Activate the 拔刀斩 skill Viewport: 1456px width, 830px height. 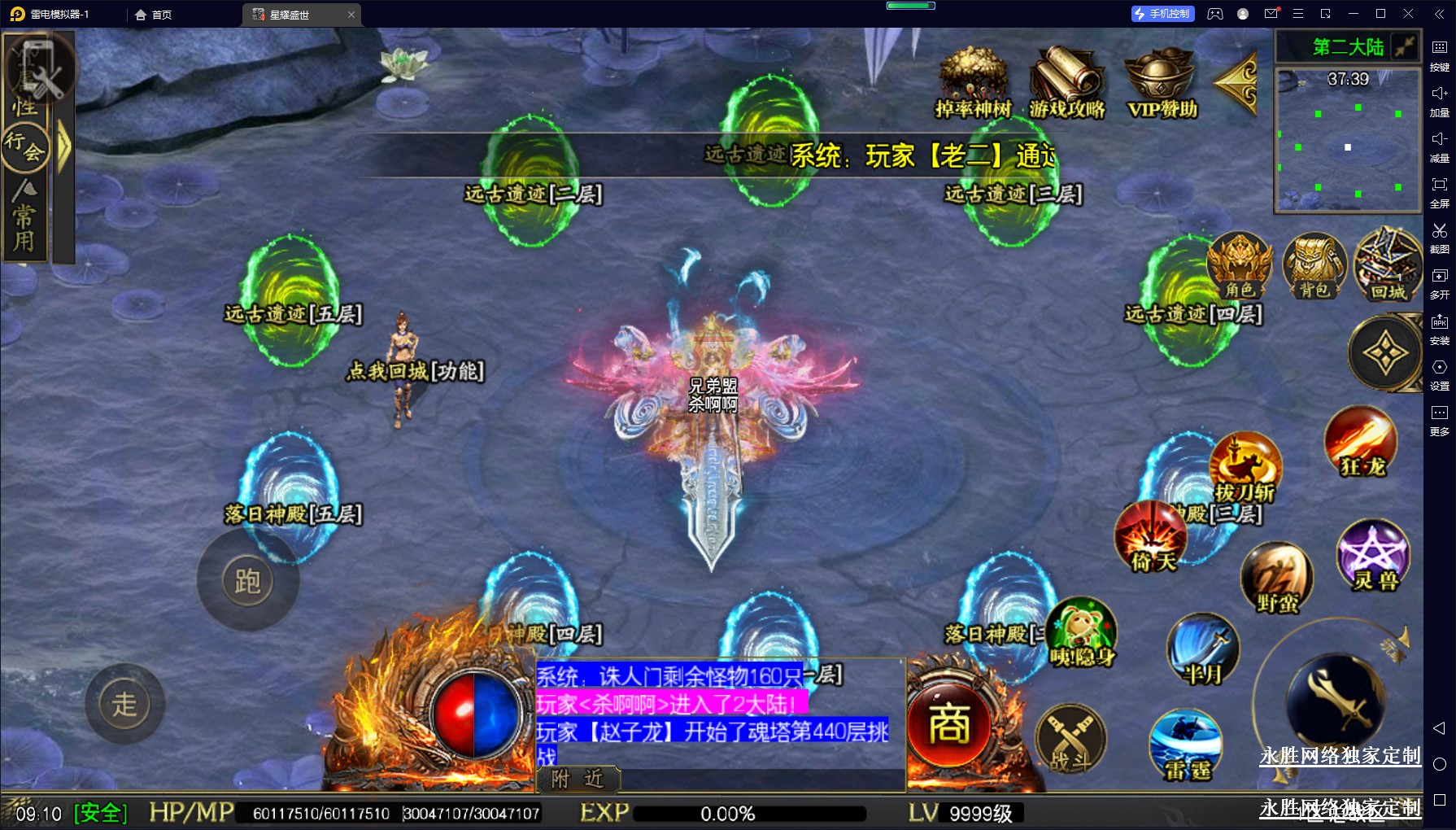1245,468
